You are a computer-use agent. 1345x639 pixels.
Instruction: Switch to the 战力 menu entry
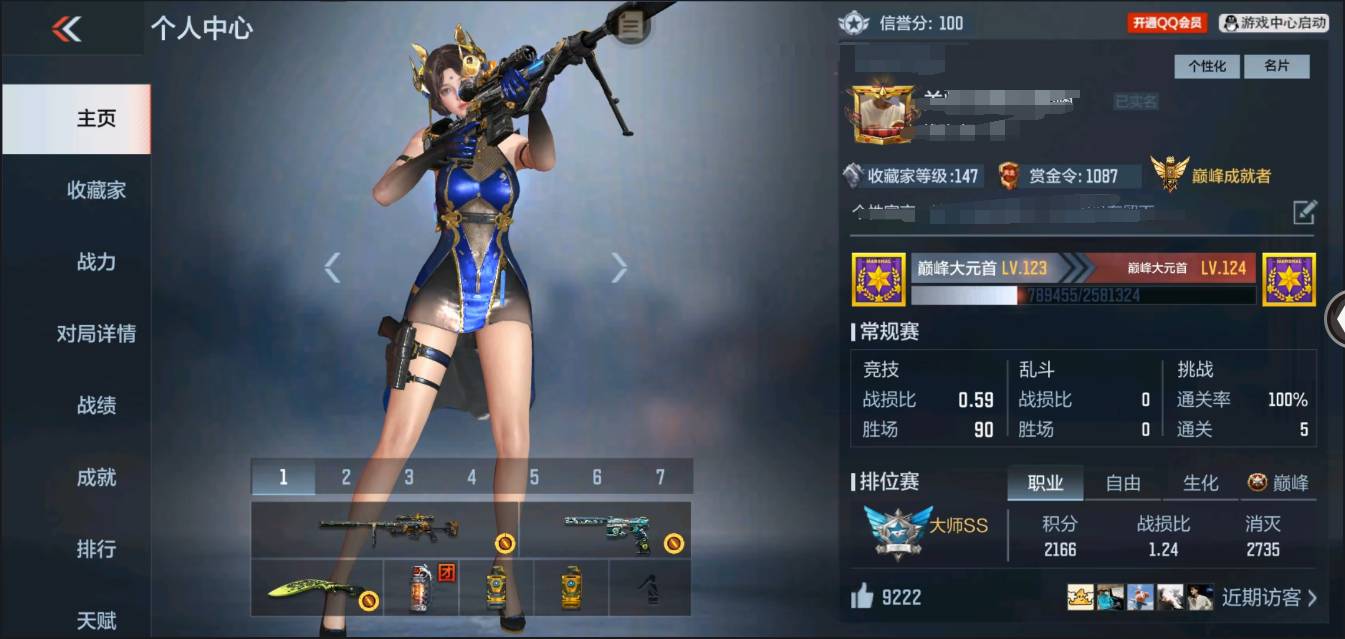click(x=96, y=262)
